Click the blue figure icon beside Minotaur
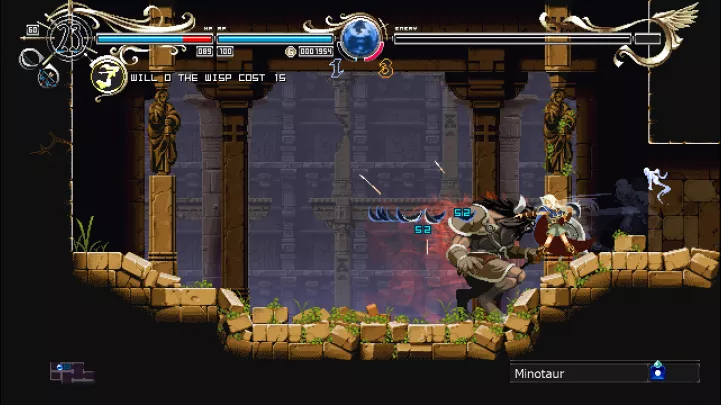This screenshot has height=405, width=721. click(657, 372)
